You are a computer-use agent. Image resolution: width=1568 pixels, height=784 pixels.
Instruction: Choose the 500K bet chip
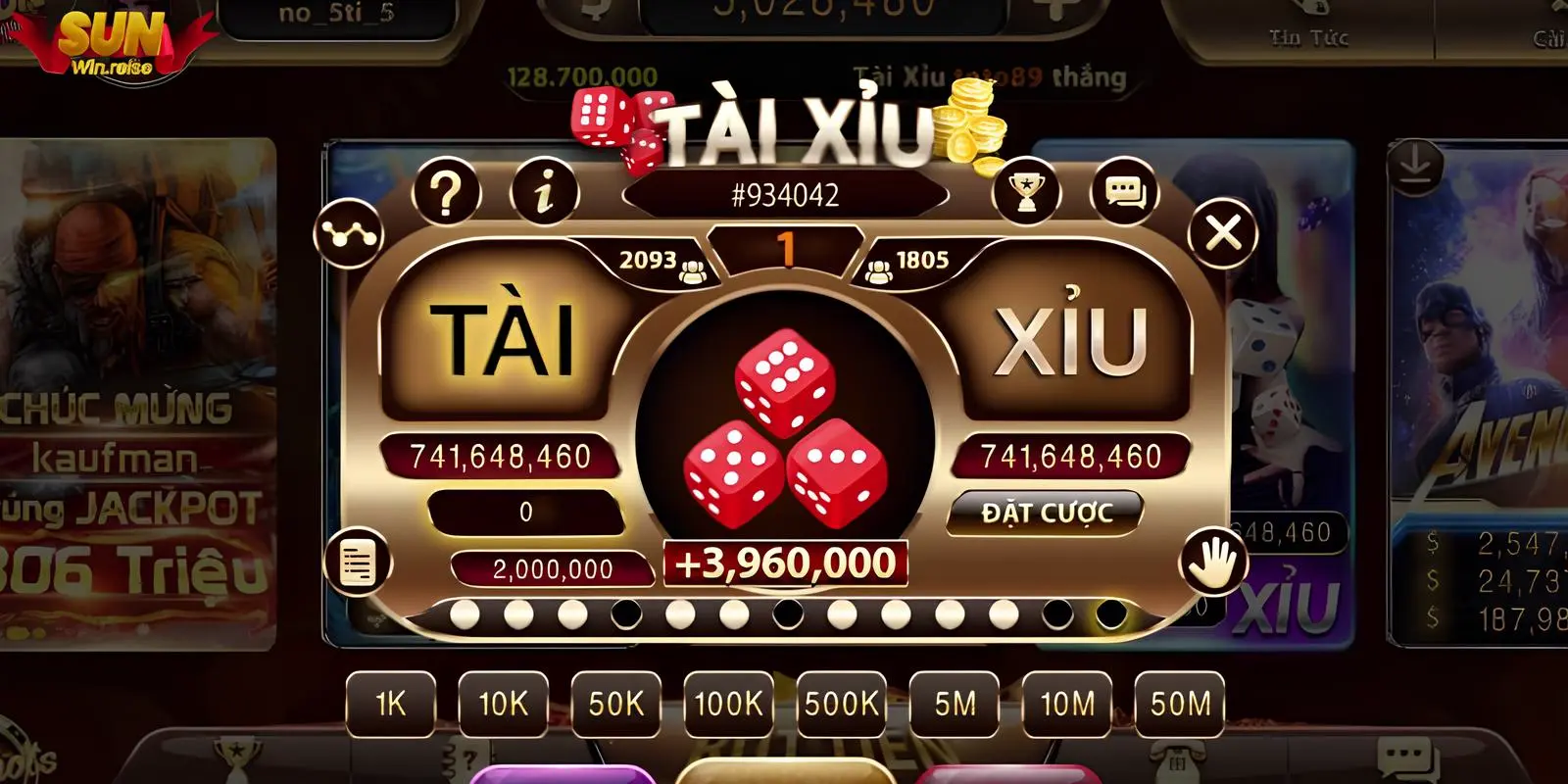click(842, 704)
